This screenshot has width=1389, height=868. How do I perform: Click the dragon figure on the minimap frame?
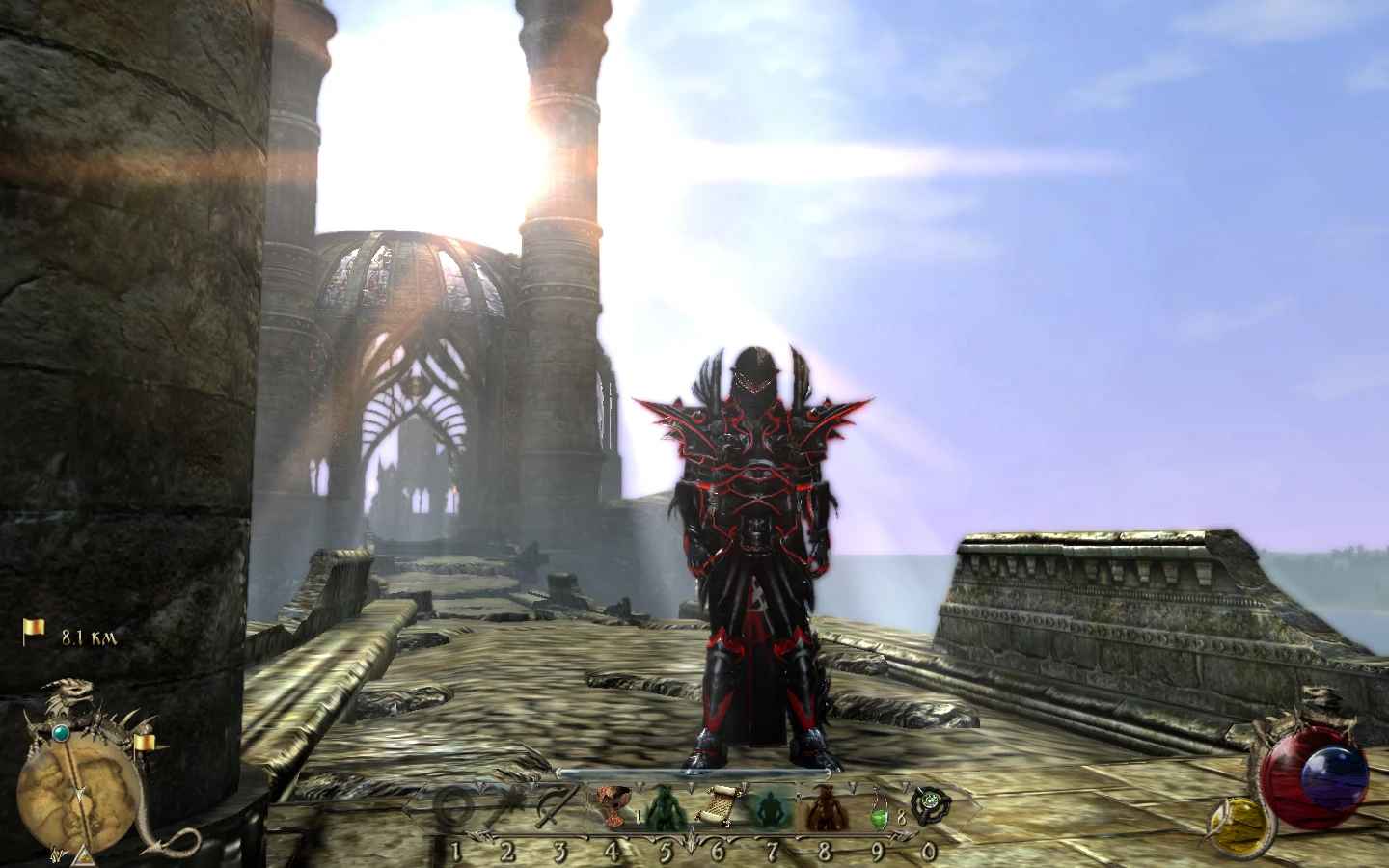68,692
